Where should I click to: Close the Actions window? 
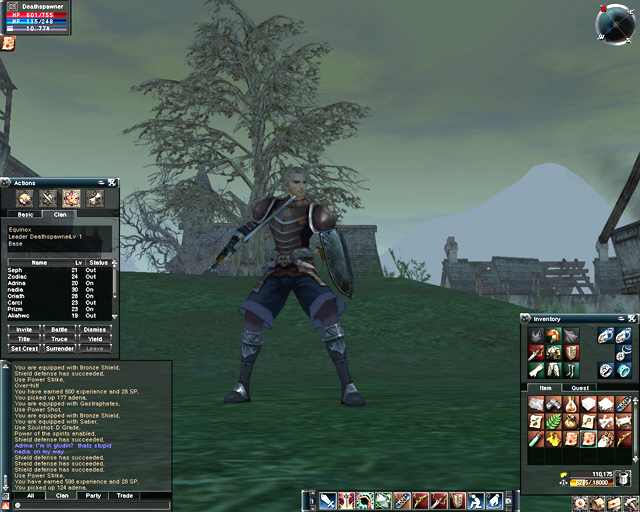pyautogui.click(x=112, y=183)
